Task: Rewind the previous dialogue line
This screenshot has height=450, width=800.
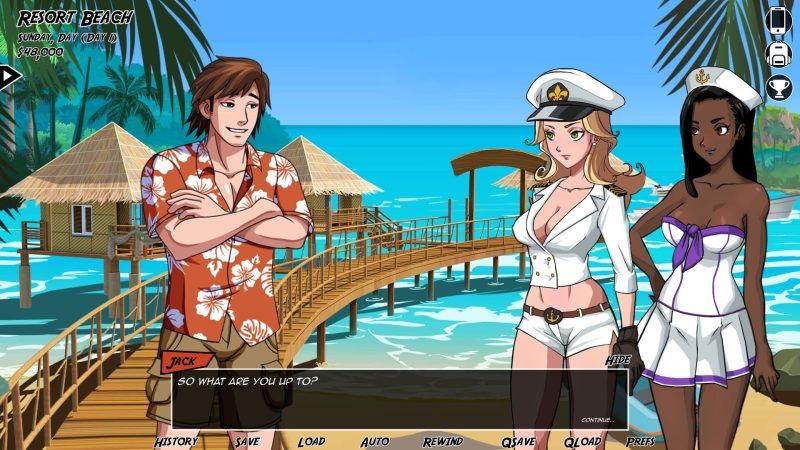Action: click(x=442, y=441)
